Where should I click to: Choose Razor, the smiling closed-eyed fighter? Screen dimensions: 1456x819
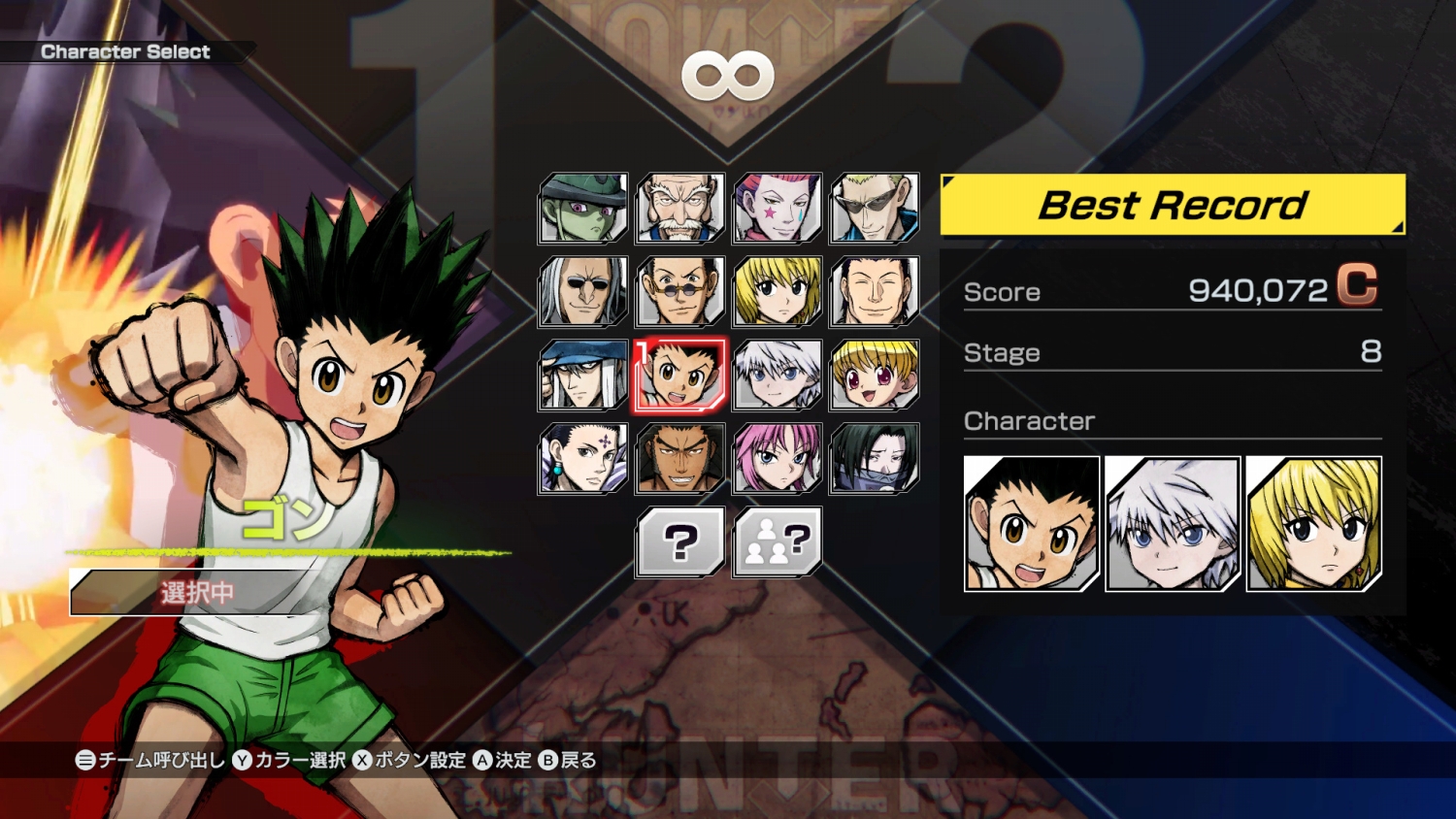coord(875,291)
